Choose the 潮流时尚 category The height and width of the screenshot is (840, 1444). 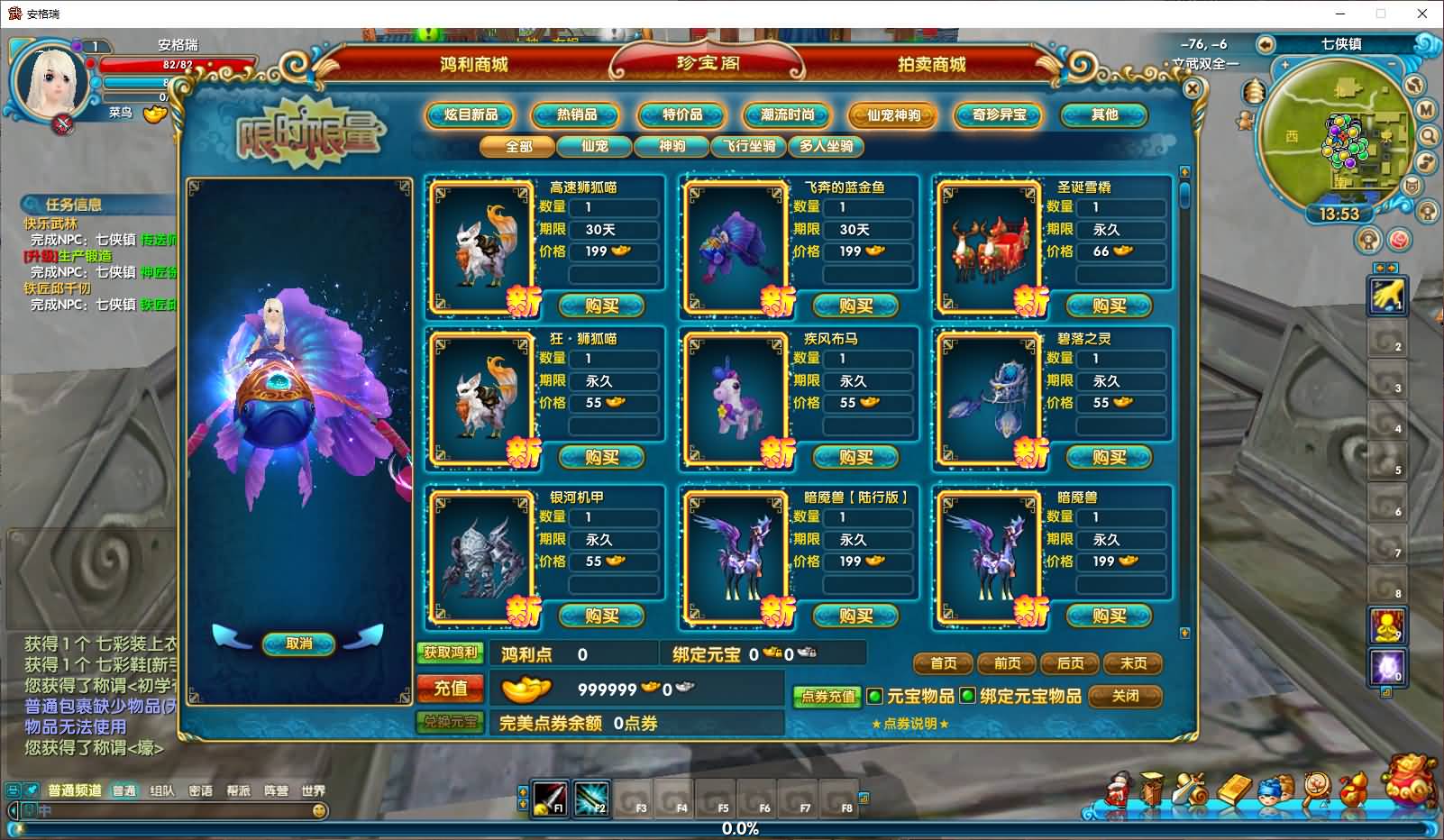pos(787,115)
